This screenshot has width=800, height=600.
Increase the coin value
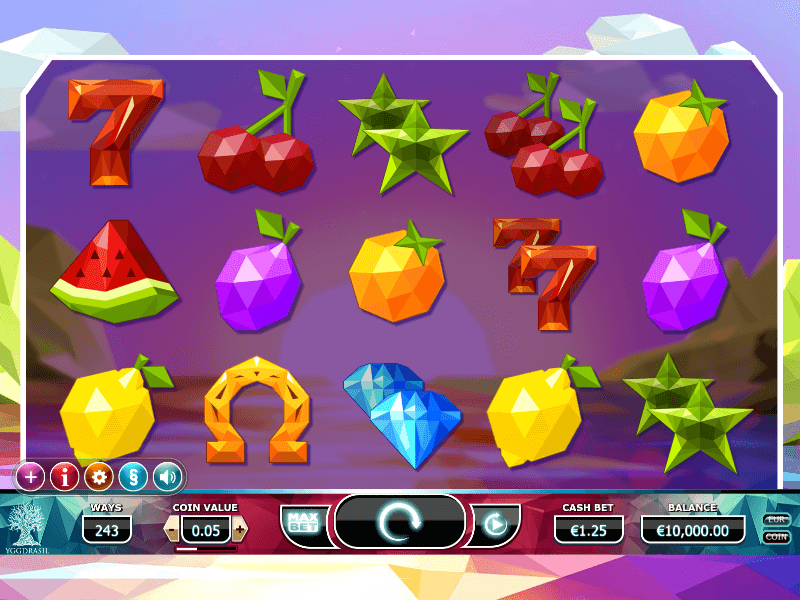click(x=240, y=529)
